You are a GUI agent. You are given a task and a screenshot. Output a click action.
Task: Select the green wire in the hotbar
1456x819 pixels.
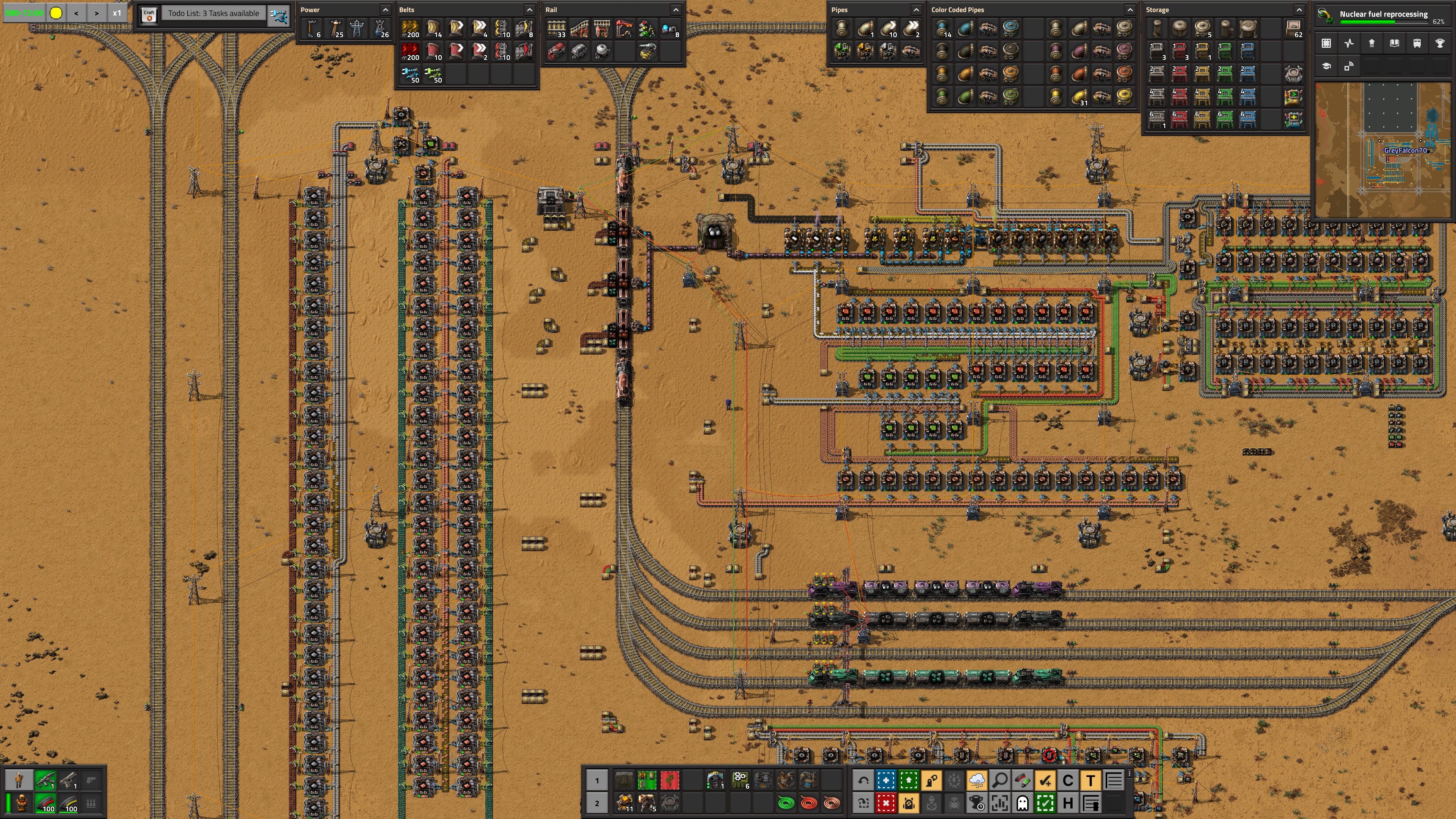point(786,803)
